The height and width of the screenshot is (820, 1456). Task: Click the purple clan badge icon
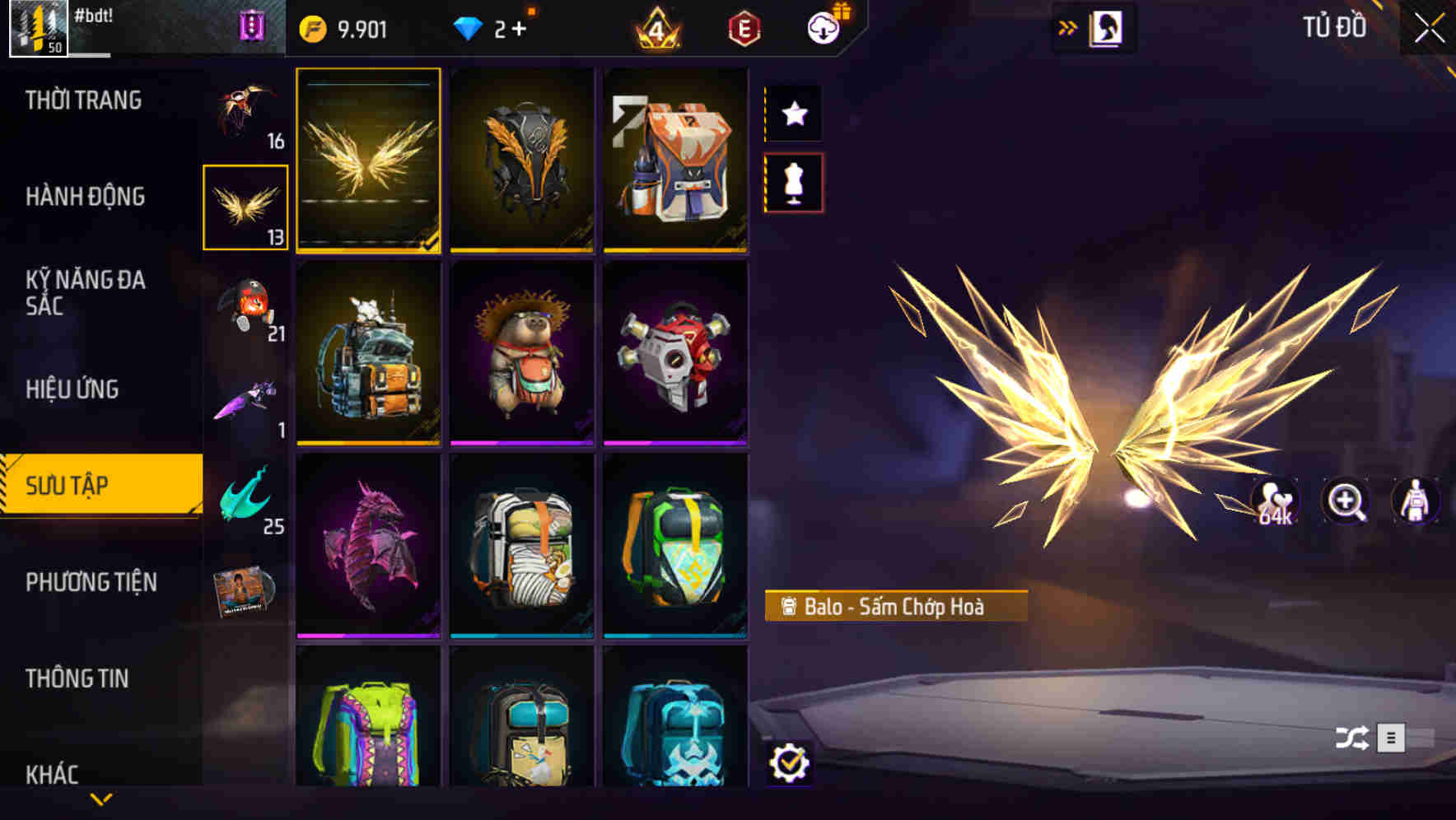(252, 26)
